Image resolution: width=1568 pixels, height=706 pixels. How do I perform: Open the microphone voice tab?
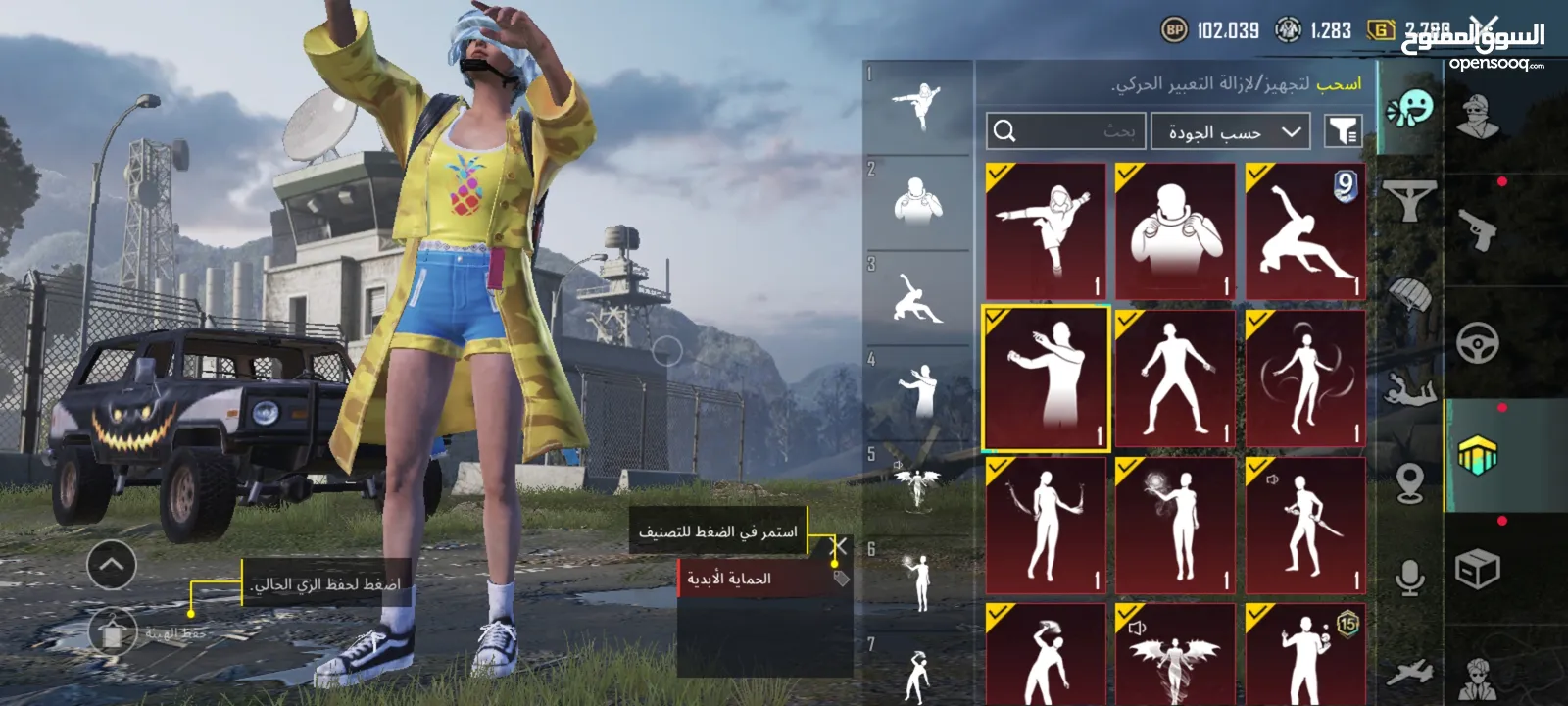pos(1410,579)
